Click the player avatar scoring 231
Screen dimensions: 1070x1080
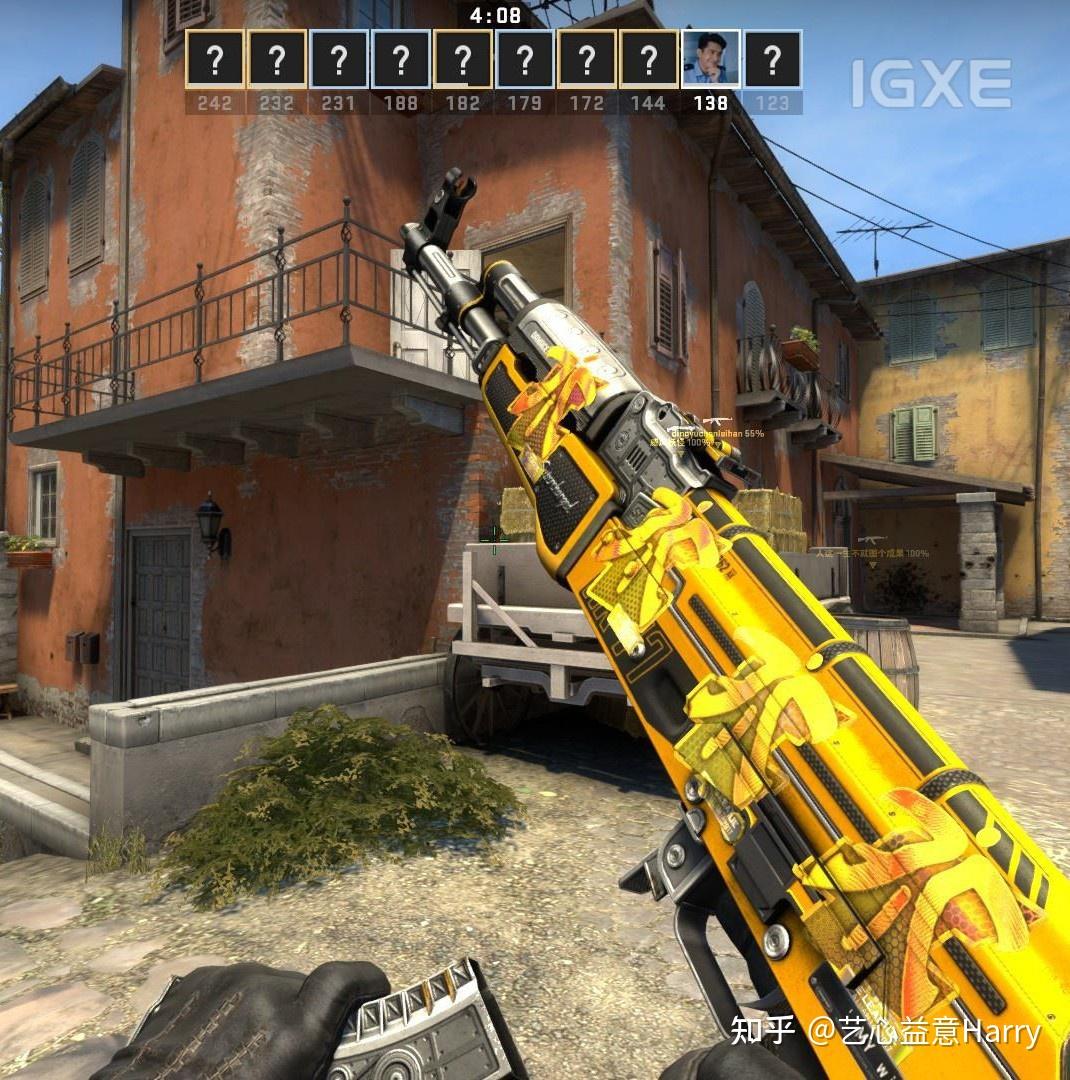pyautogui.click(x=339, y=59)
